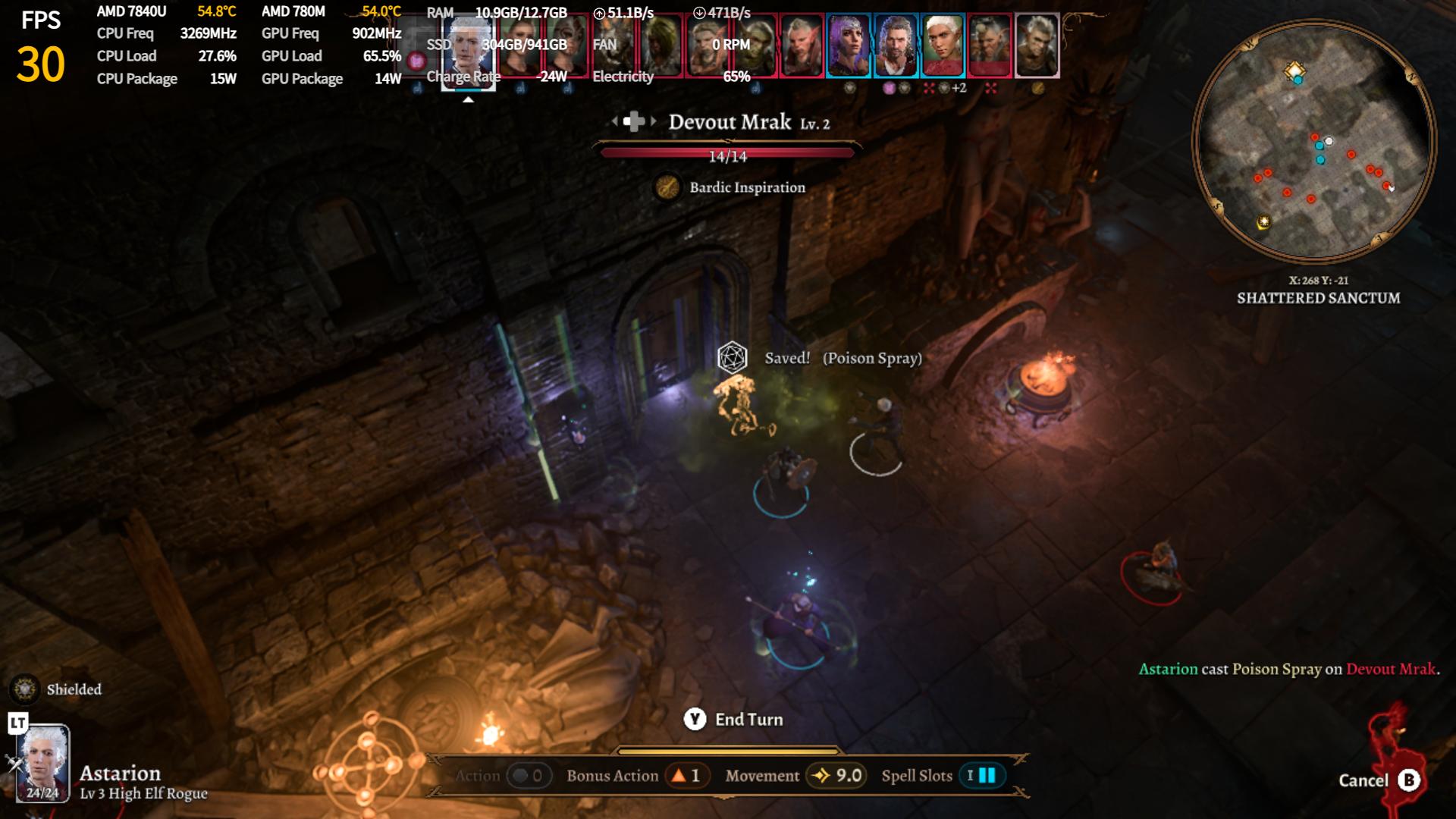
Task: Open the Shattered Sanctum minimap
Action: tap(1314, 141)
